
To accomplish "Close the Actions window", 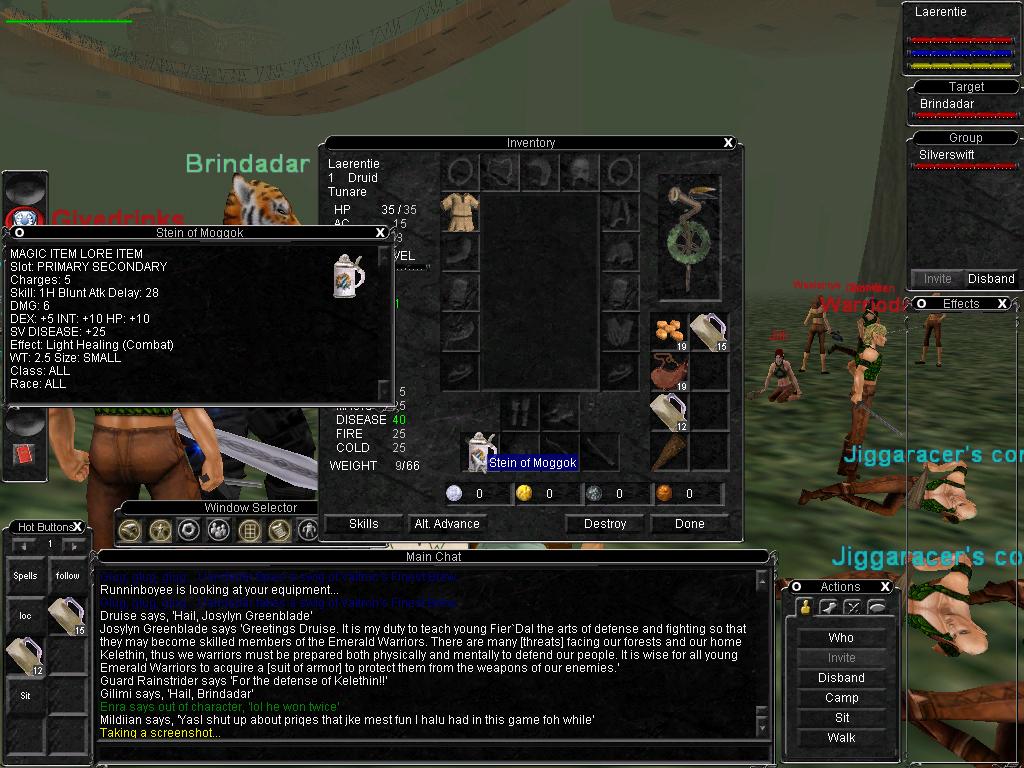I will pyautogui.click(x=885, y=587).
